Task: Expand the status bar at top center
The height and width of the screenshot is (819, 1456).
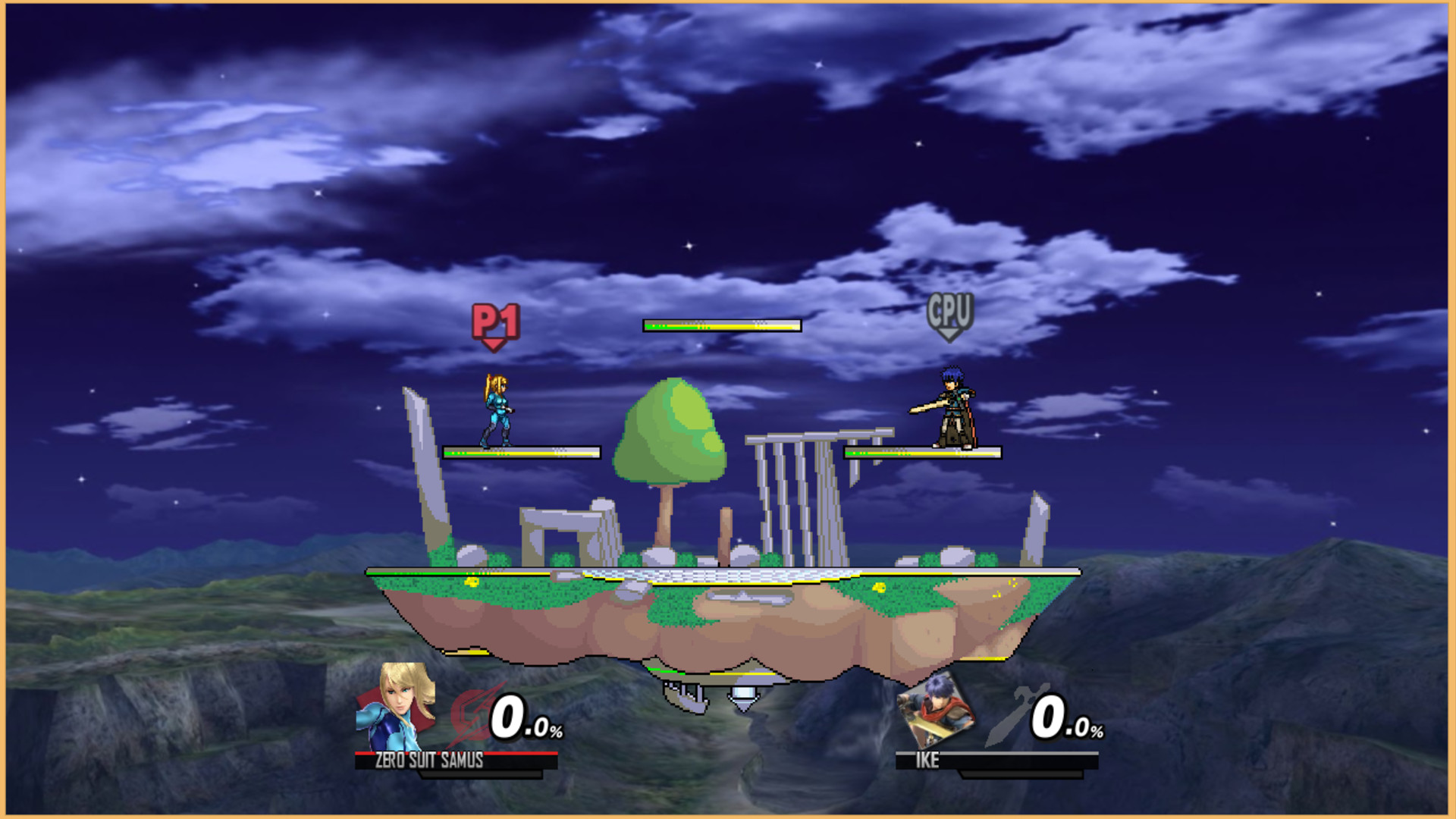Action: [720, 326]
